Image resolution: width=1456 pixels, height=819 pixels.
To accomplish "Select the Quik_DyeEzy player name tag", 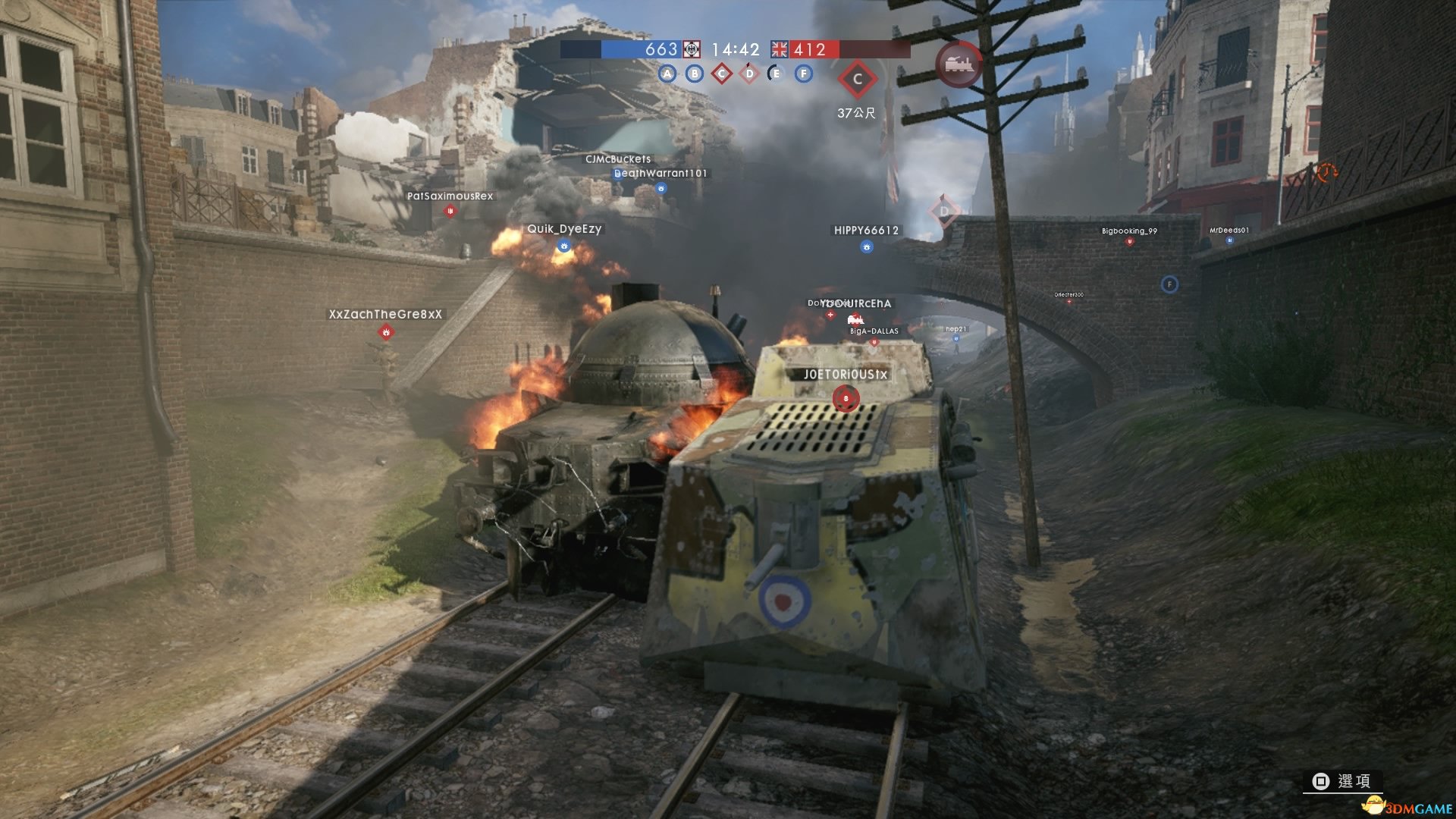I will click(564, 229).
